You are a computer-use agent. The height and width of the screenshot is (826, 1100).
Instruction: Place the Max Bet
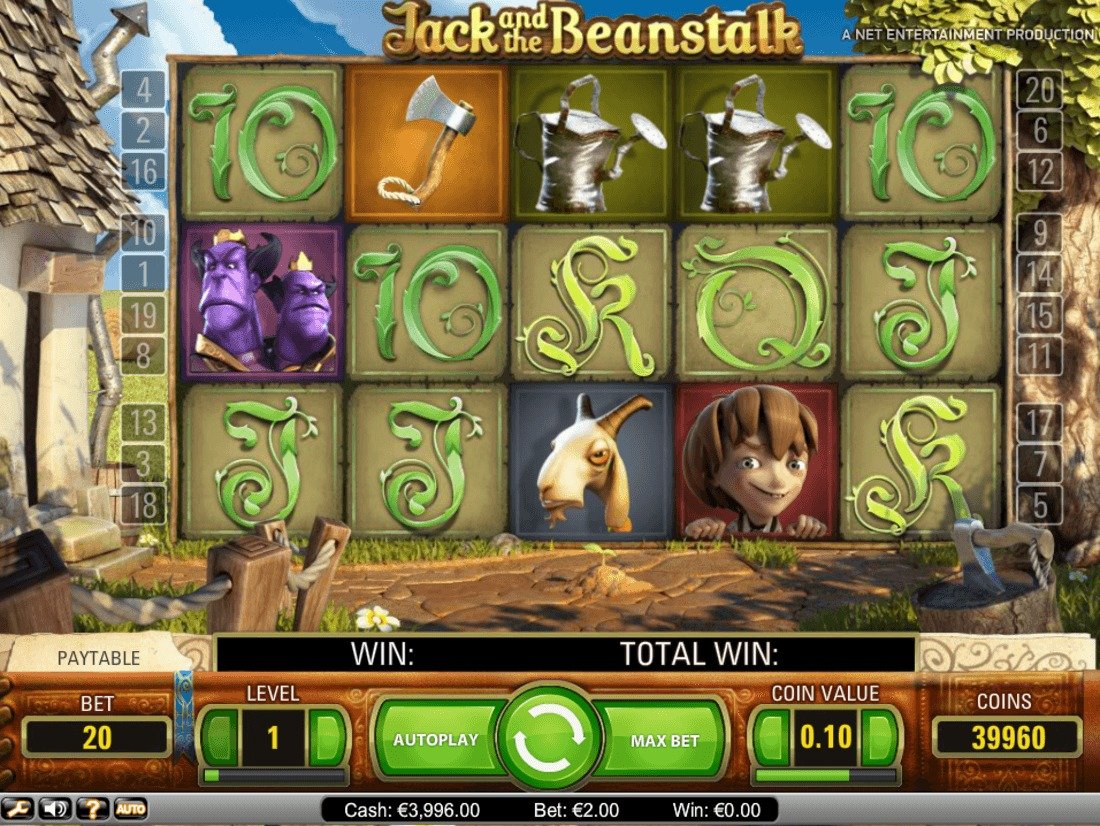663,741
